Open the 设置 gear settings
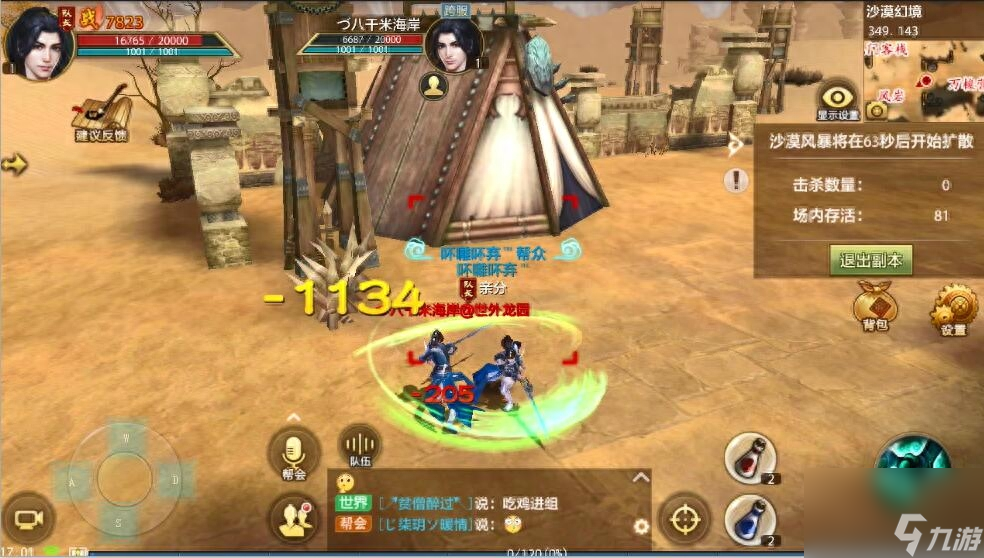Image resolution: width=984 pixels, height=558 pixels. (x=951, y=311)
